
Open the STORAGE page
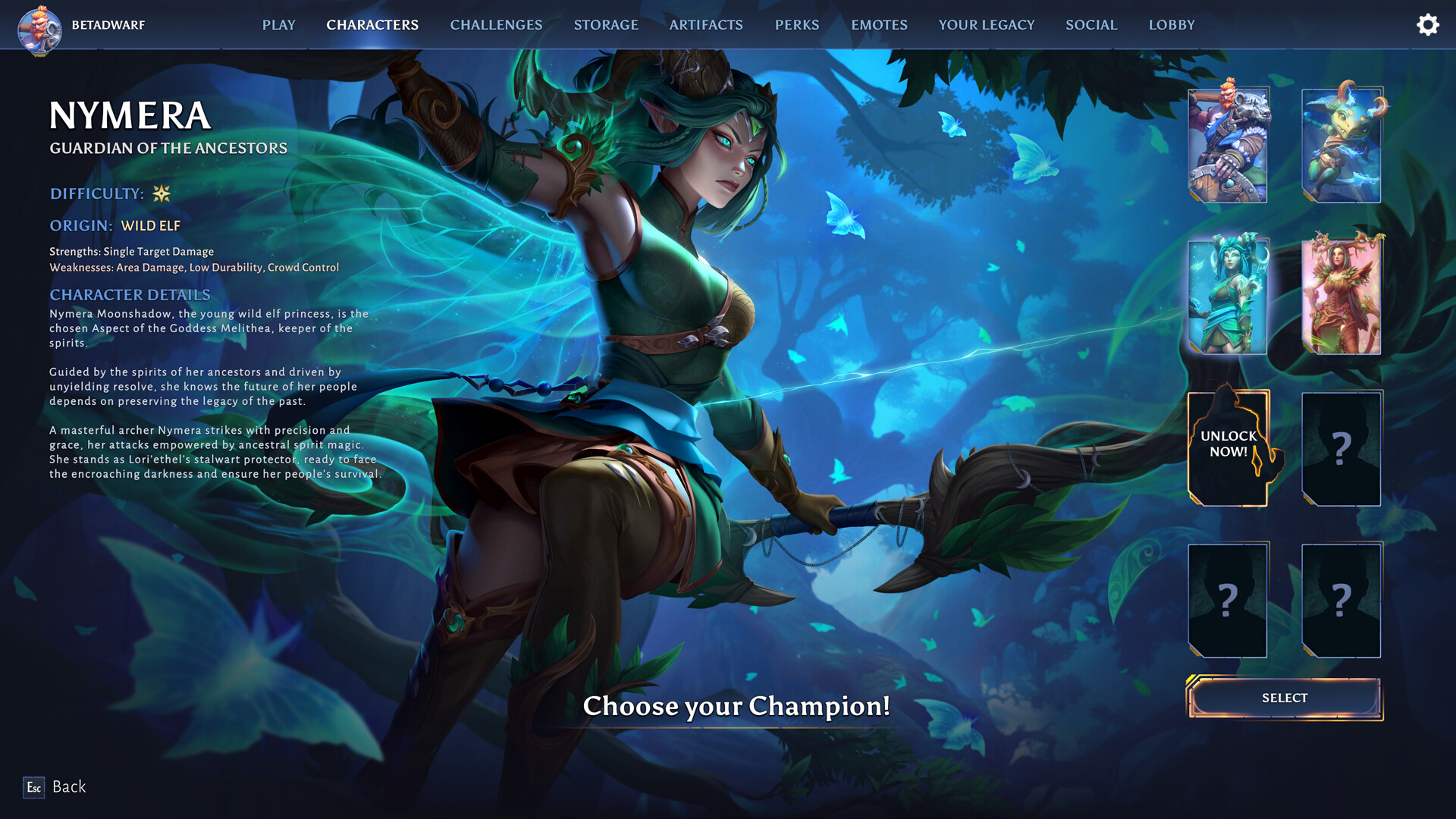[606, 24]
